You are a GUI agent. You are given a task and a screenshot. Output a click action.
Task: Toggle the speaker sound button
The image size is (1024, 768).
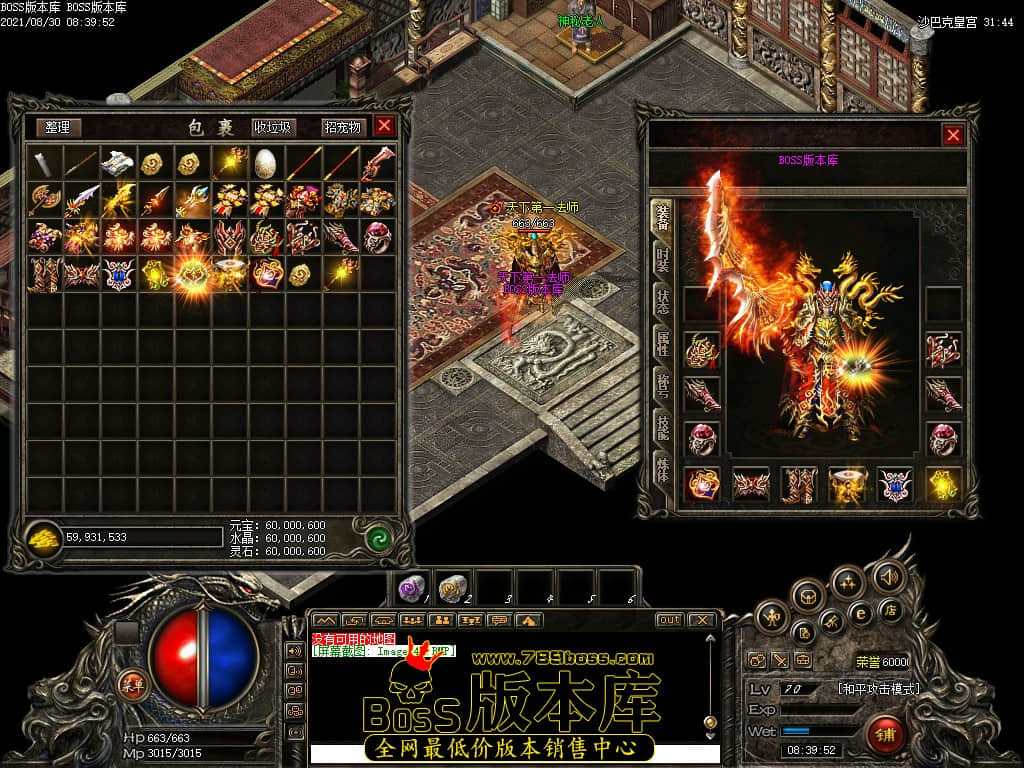tap(888, 576)
